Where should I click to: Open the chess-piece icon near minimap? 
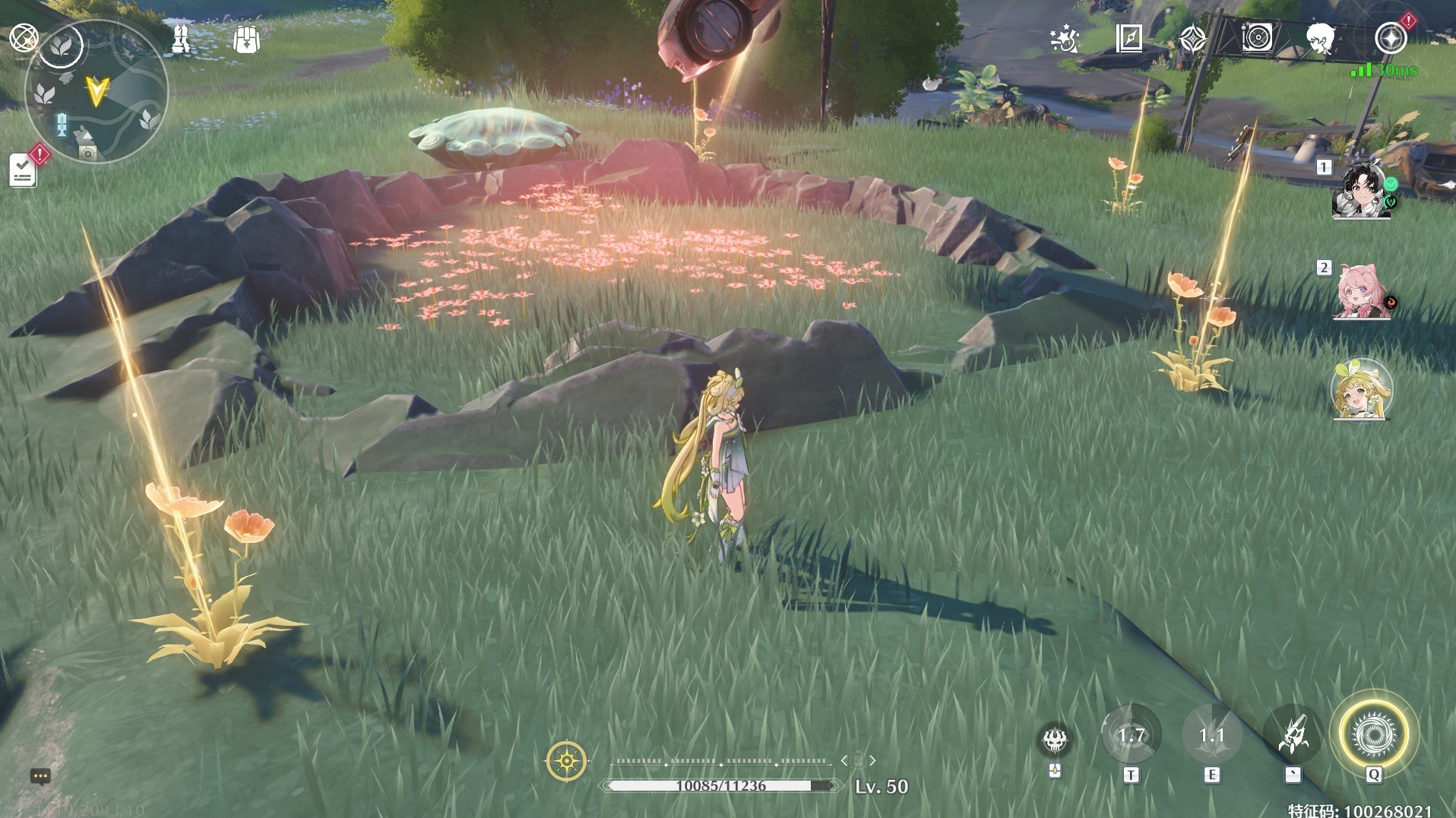tap(181, 40)
